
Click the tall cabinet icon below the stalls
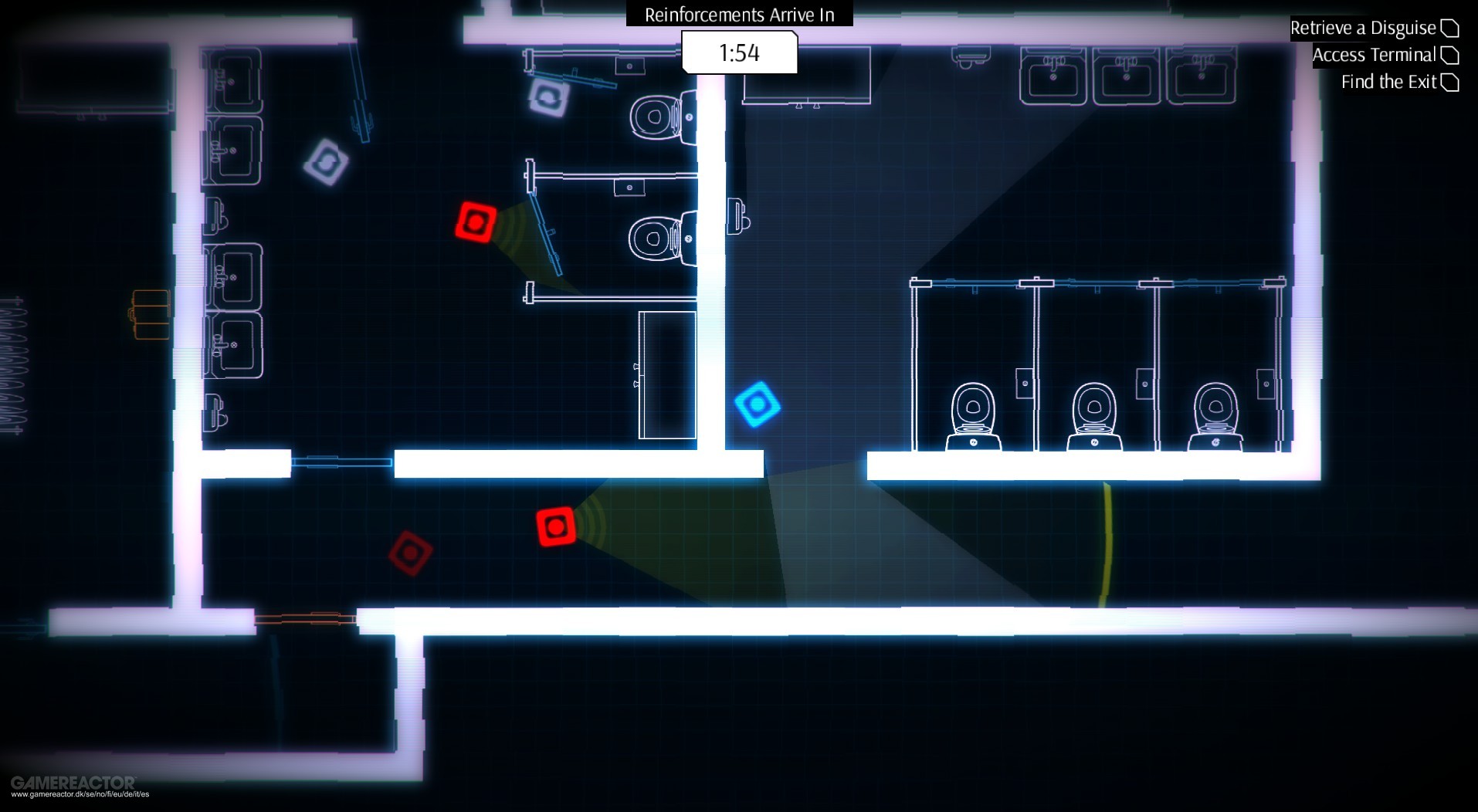(666, 374)
